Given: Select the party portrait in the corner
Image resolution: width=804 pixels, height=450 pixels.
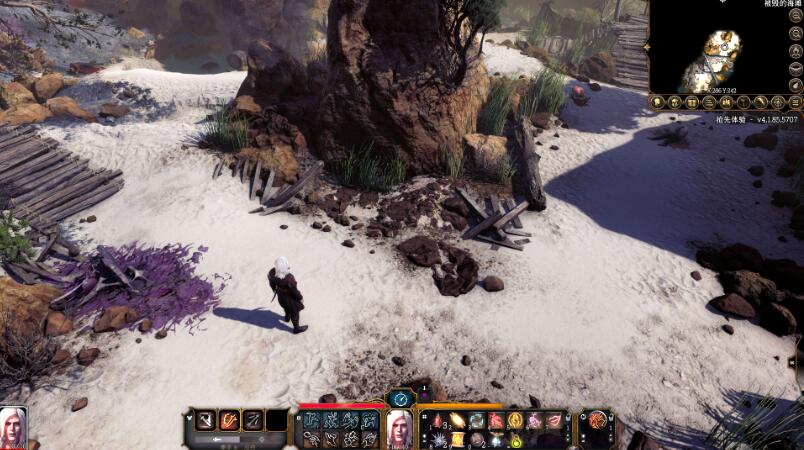Looking at the screenshot, I should click(x=13, y=427).
